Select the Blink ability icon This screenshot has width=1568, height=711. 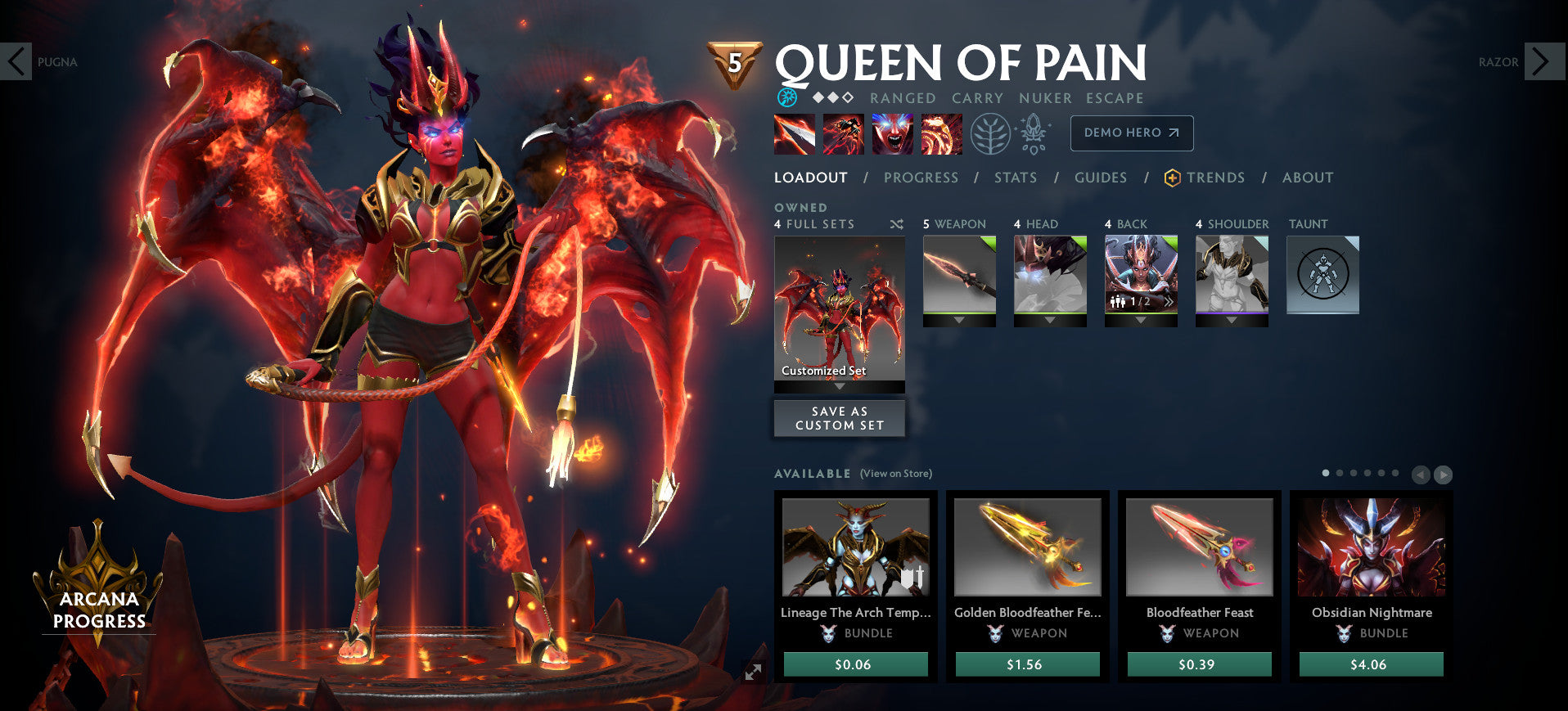(843, 133)
